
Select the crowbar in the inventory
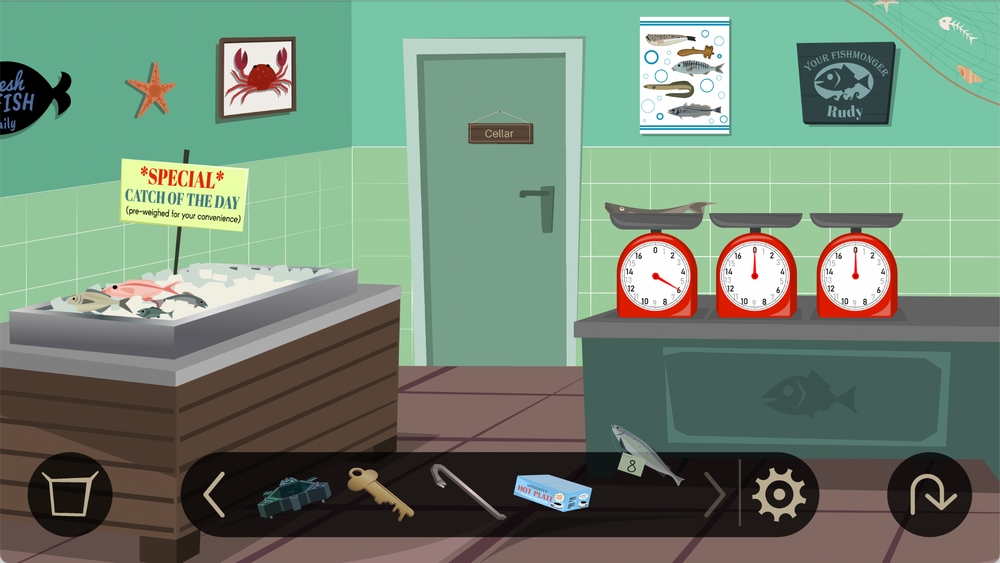(x=467, y=490)
